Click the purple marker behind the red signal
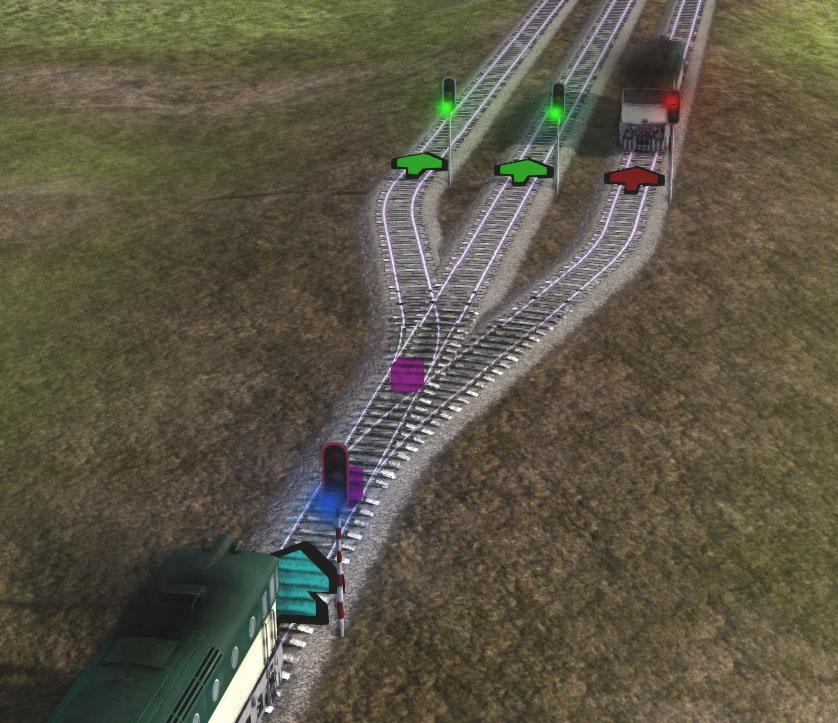 click(x=355, y=485)
